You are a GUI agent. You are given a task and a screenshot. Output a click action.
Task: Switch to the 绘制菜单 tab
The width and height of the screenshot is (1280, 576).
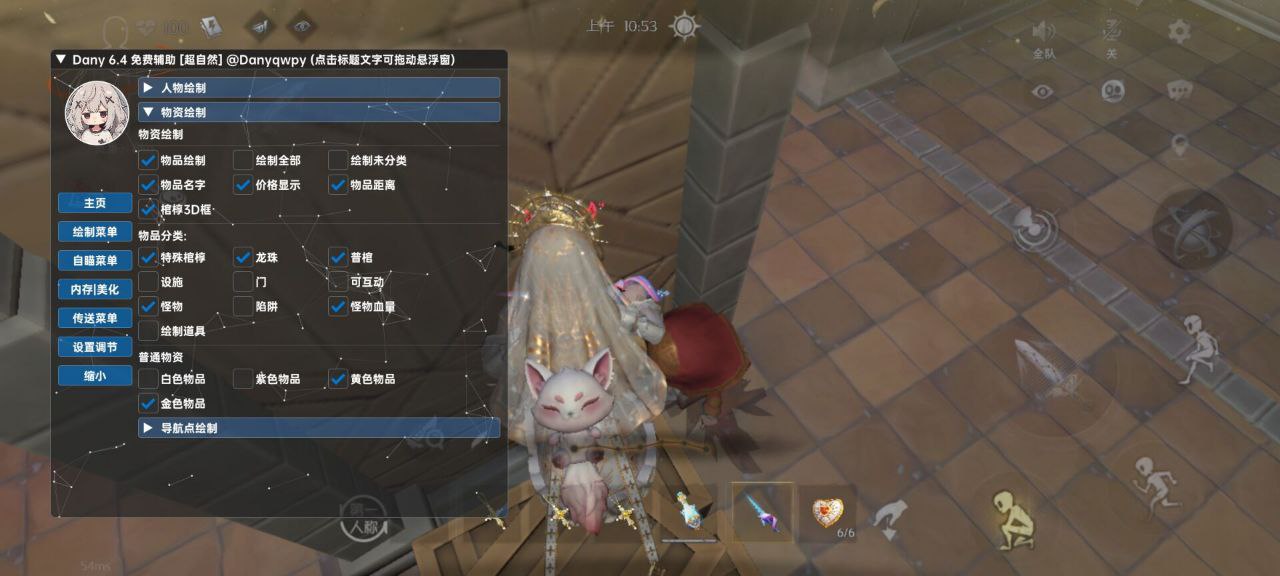[x=95, y=232]
